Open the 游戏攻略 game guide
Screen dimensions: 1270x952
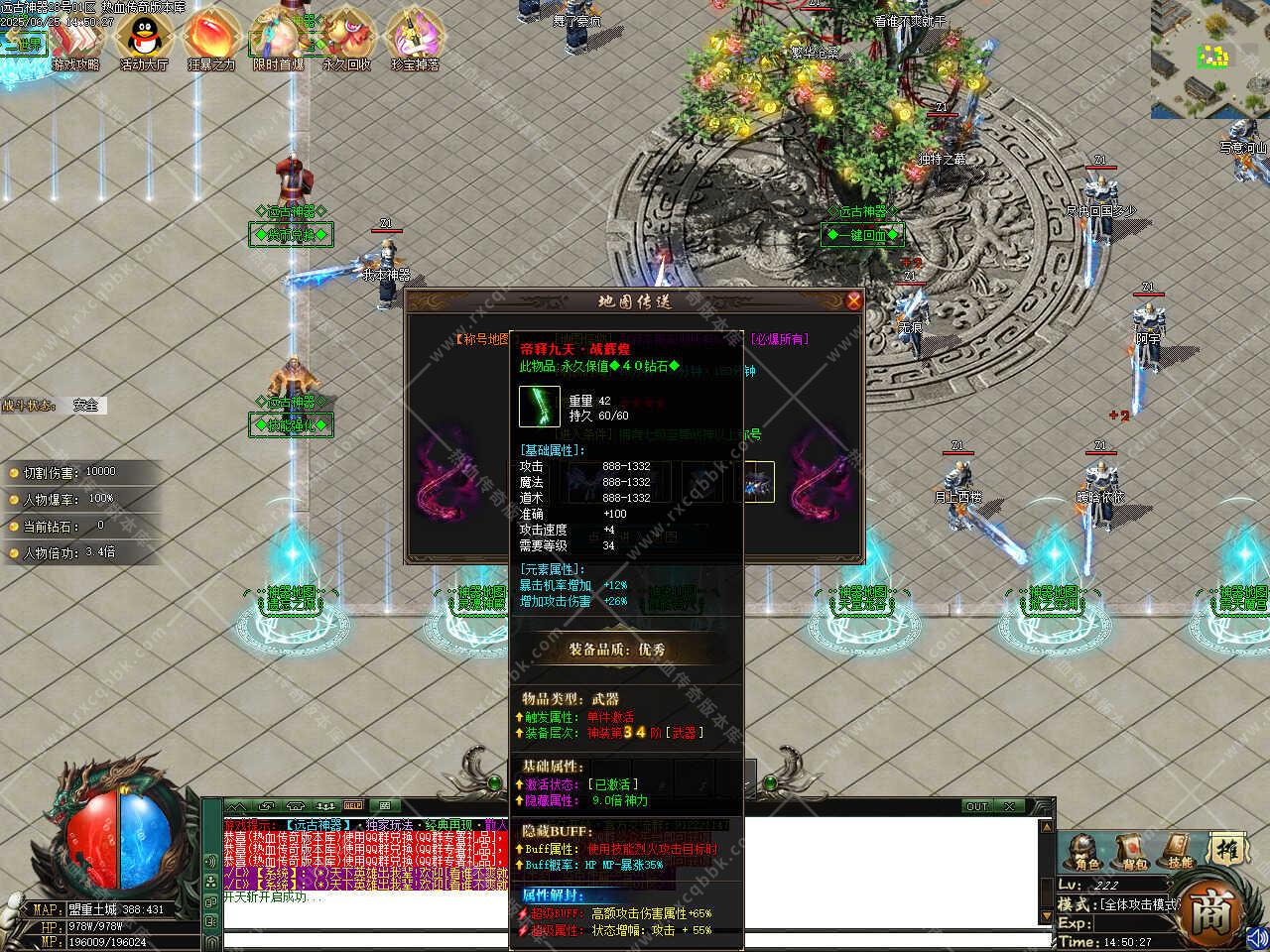[x=75, y=42]
